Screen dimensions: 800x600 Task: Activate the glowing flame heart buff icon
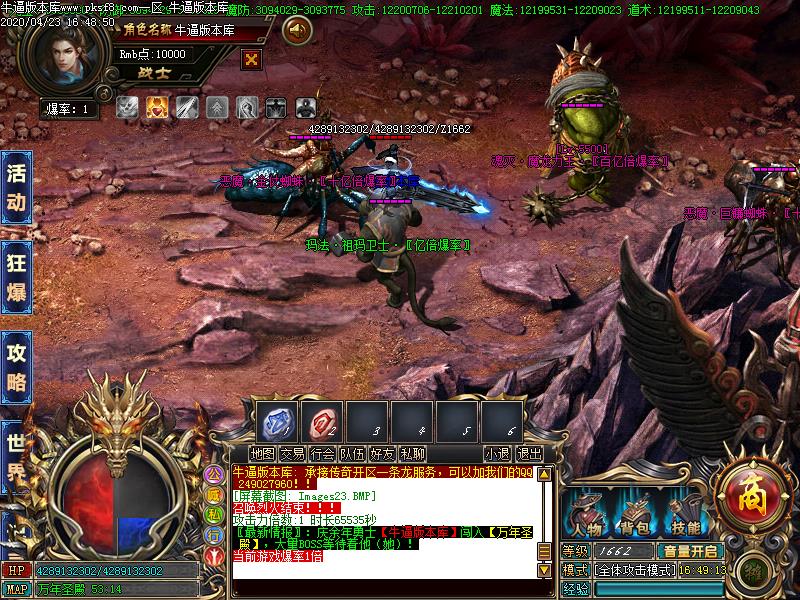pos(157,107)
